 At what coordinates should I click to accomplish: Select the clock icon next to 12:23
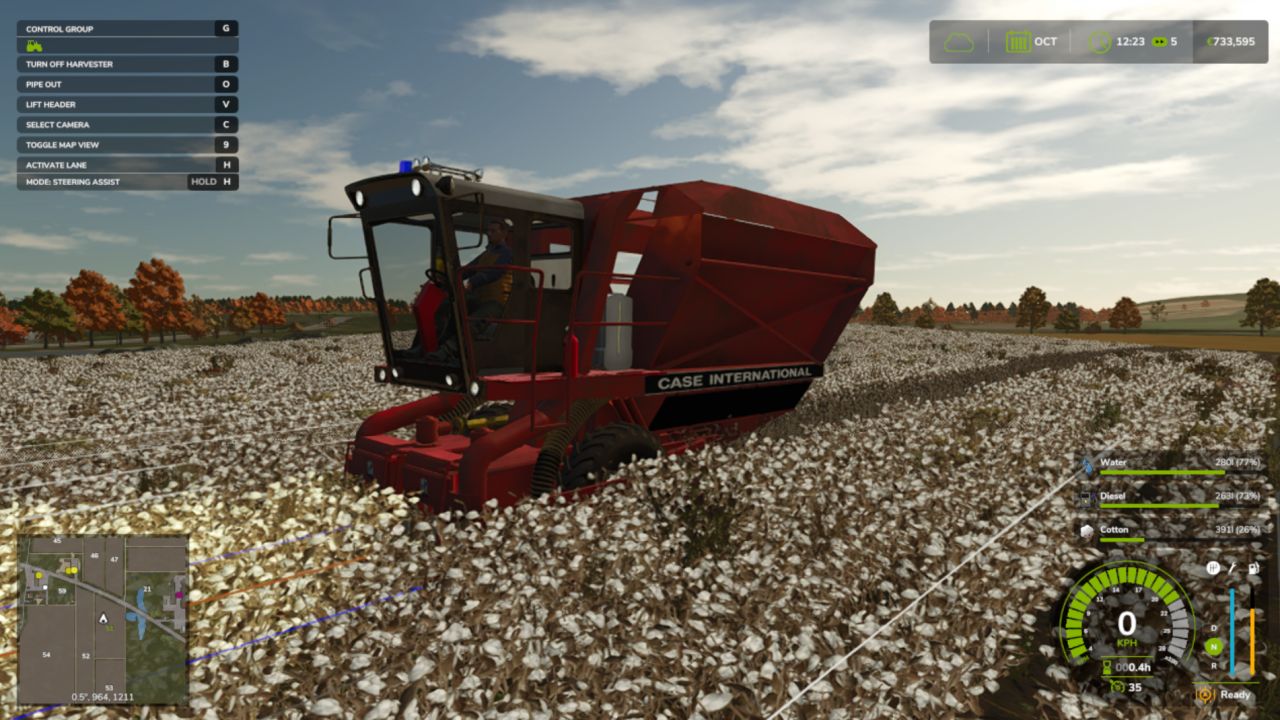pos(1099,42)
